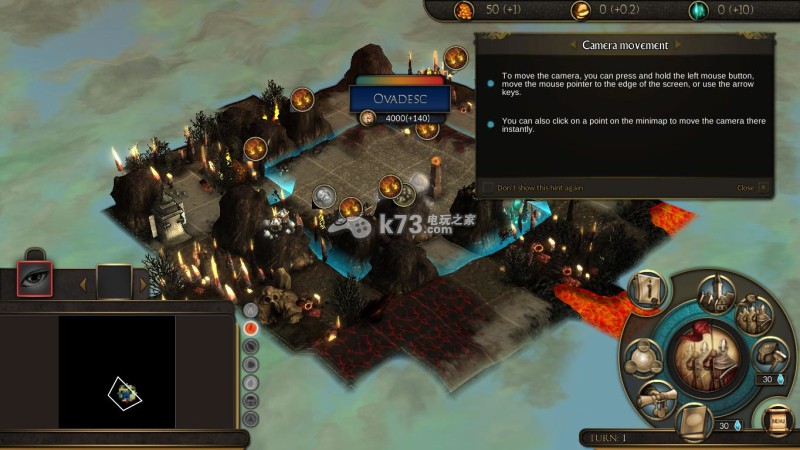Click the left arrow beside the empty slot

tap(82, 283)
